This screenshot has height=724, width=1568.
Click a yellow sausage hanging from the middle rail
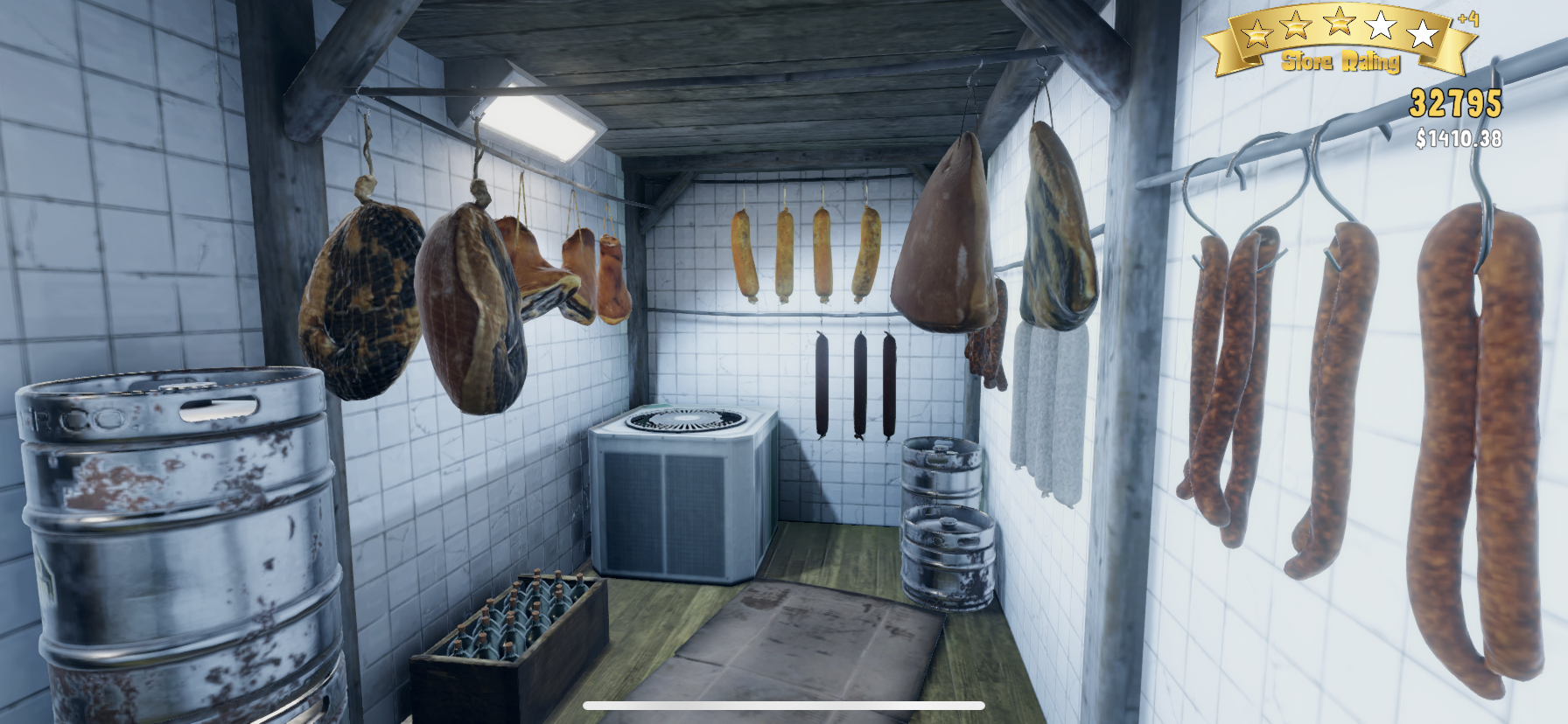(786, 249)
